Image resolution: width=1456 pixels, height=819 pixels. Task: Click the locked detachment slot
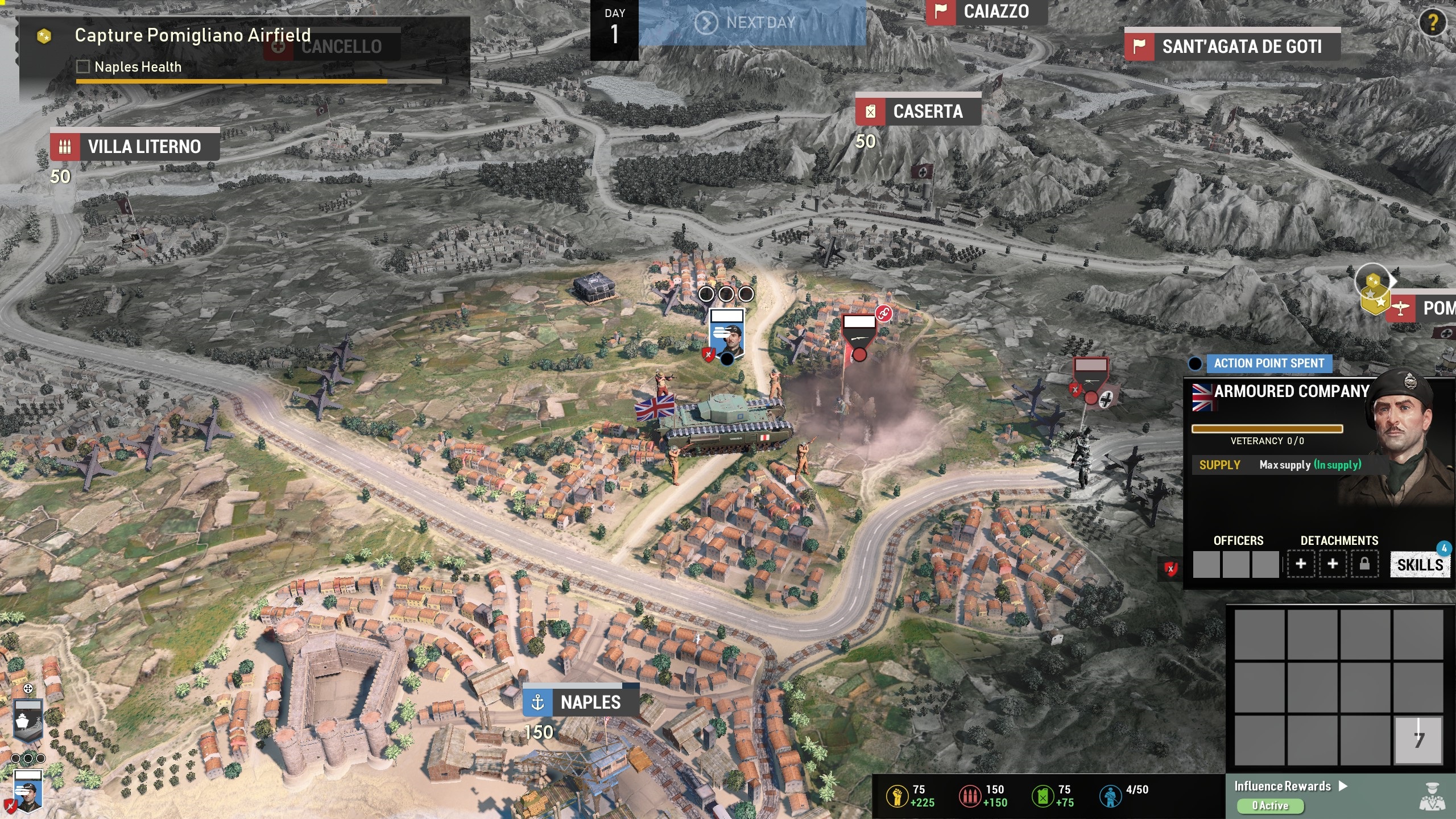pyautogui.click(x=1364, y=564)
